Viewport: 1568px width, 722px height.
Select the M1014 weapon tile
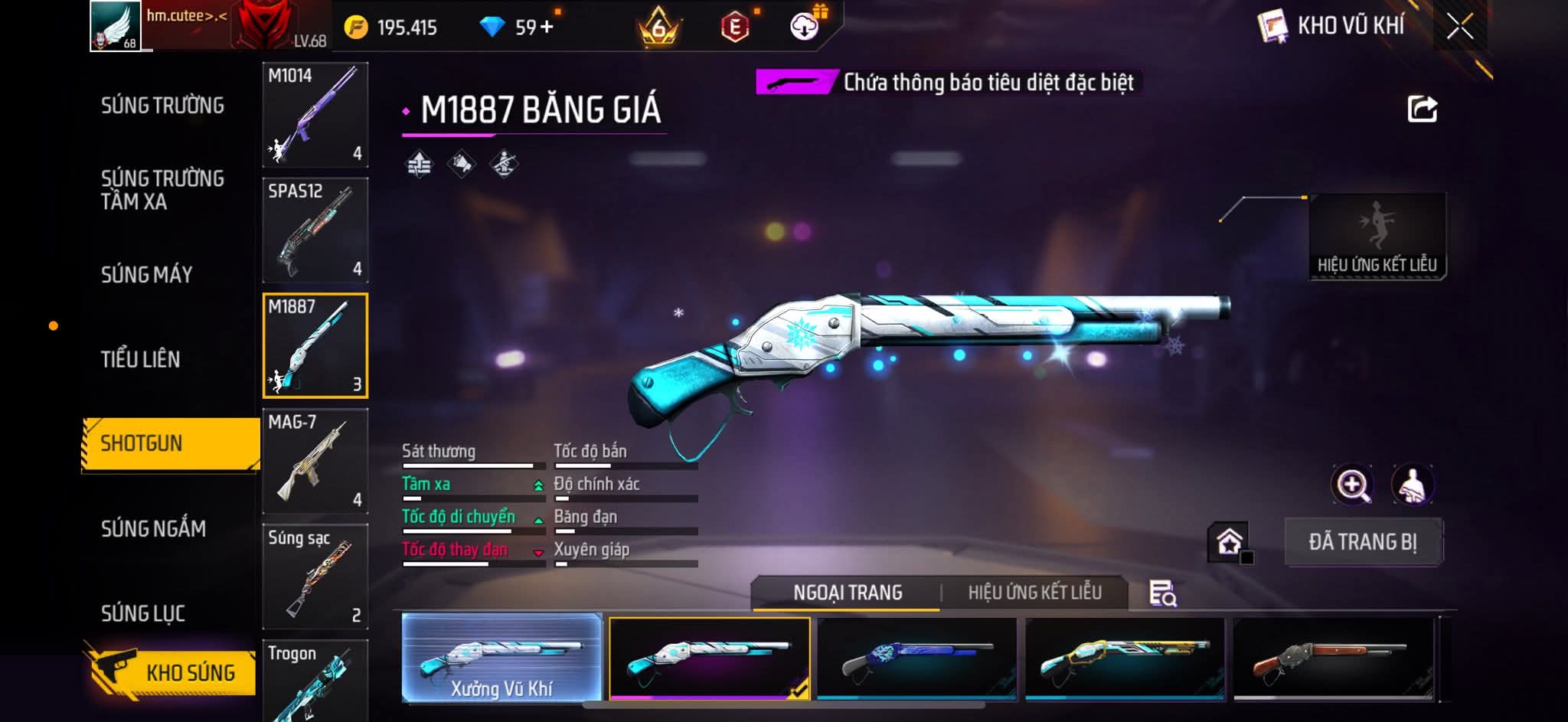315,115
